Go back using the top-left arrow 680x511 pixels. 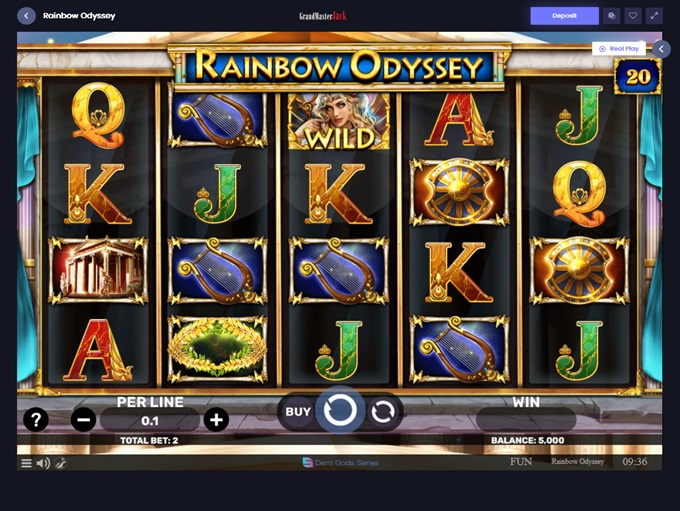click(x=26, y=16)
